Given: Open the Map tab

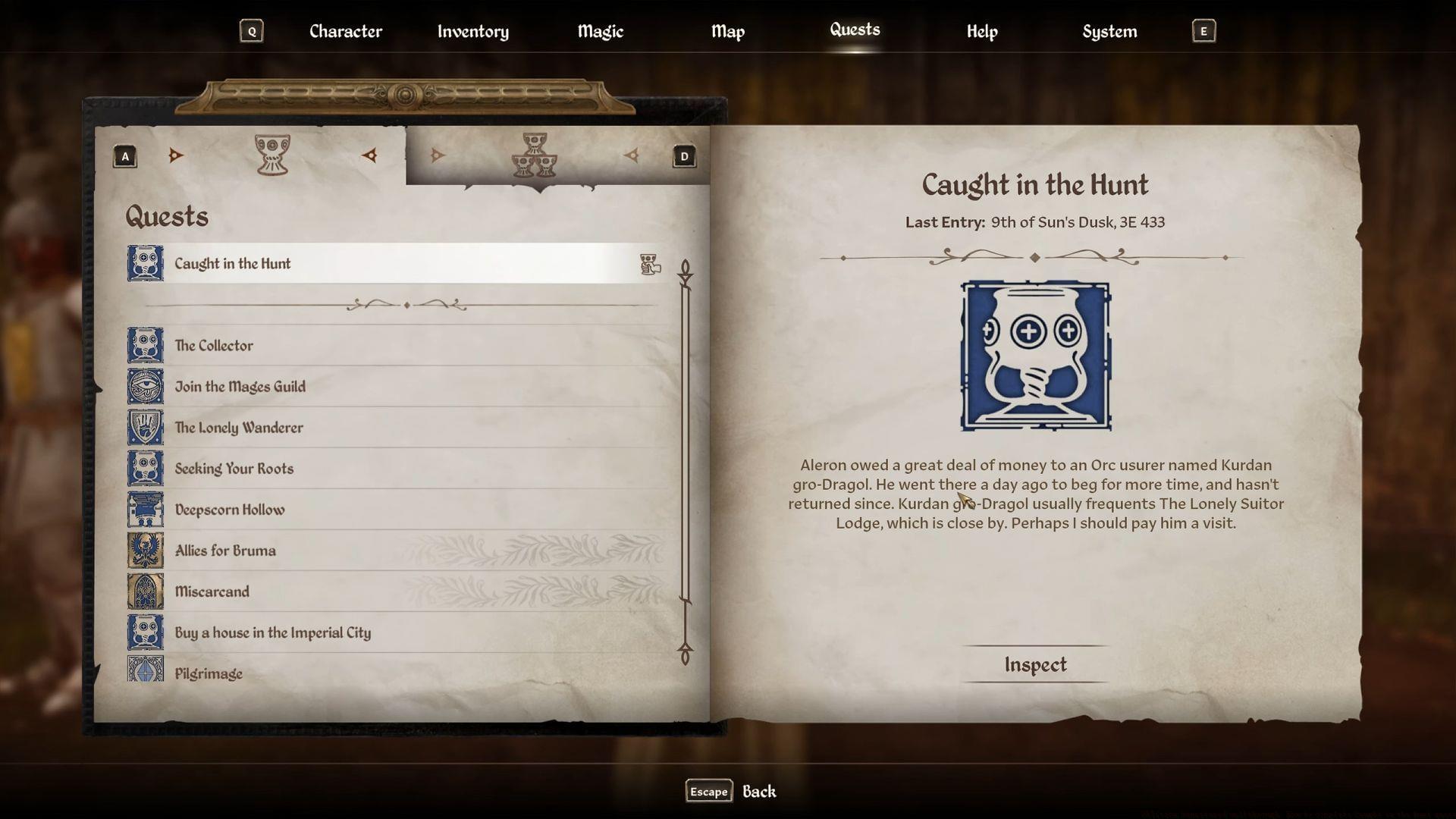Looking at the screenshot, I should [x=728, y=32].
